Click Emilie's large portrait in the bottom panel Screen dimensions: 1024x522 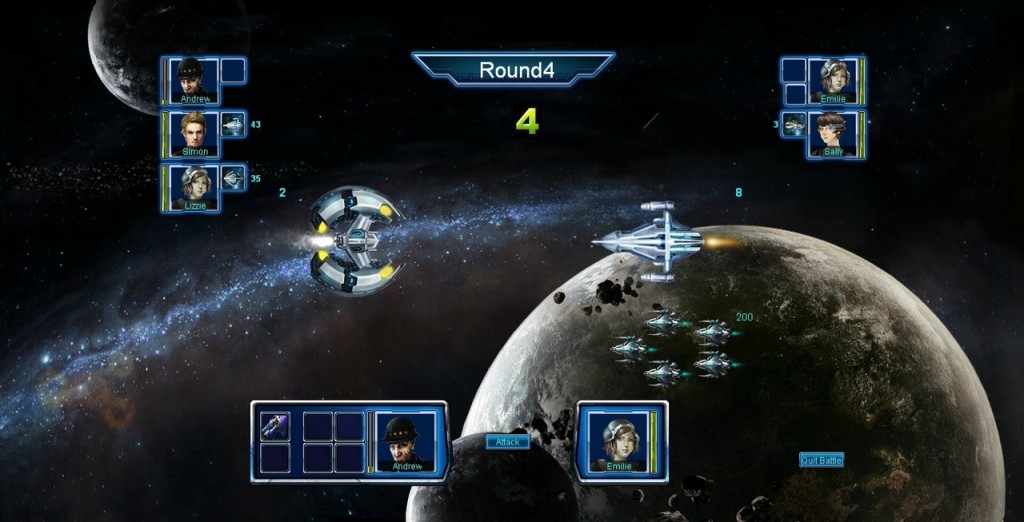618,441
